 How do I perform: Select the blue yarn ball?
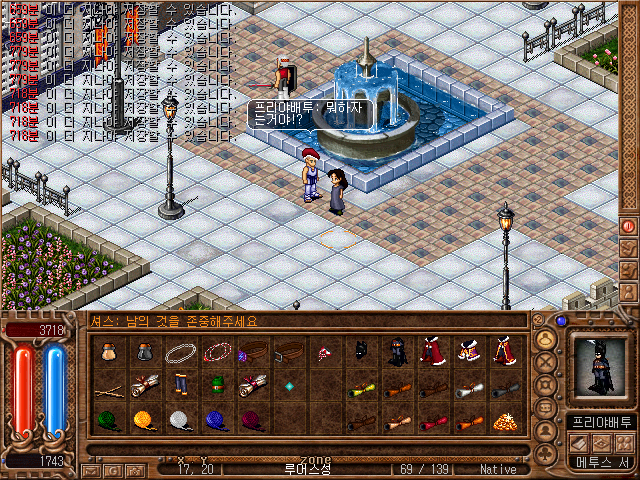coord(215,420)
